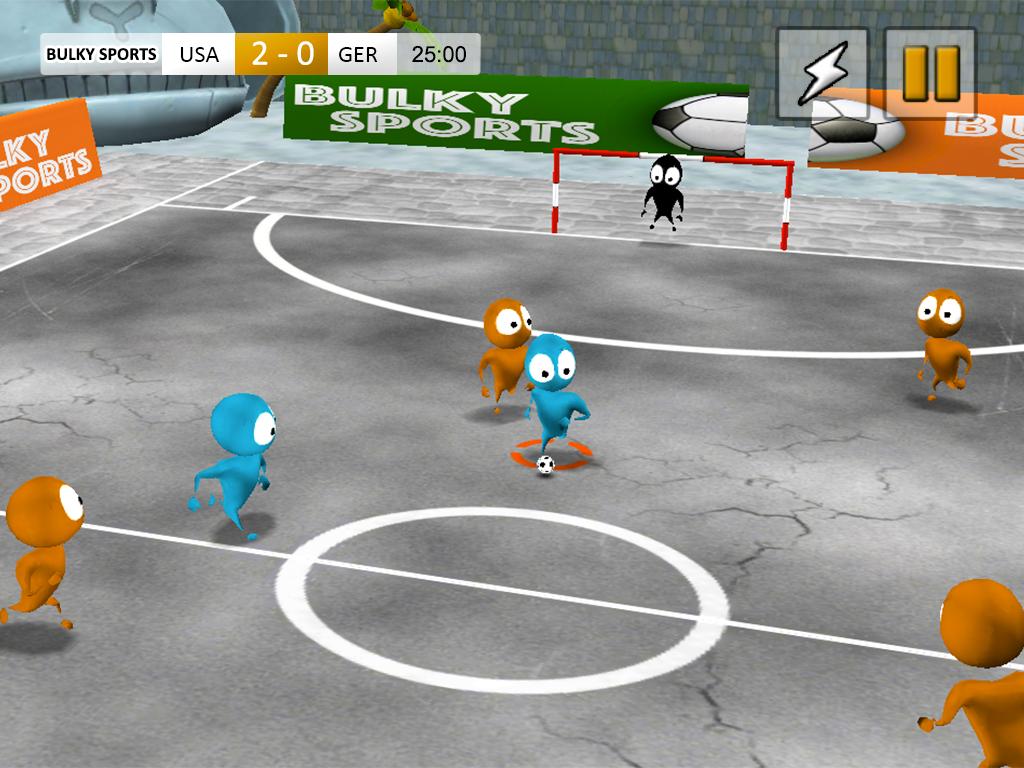1024x768 pixels.
Task: Pause the match
Action: pos(930,73)
